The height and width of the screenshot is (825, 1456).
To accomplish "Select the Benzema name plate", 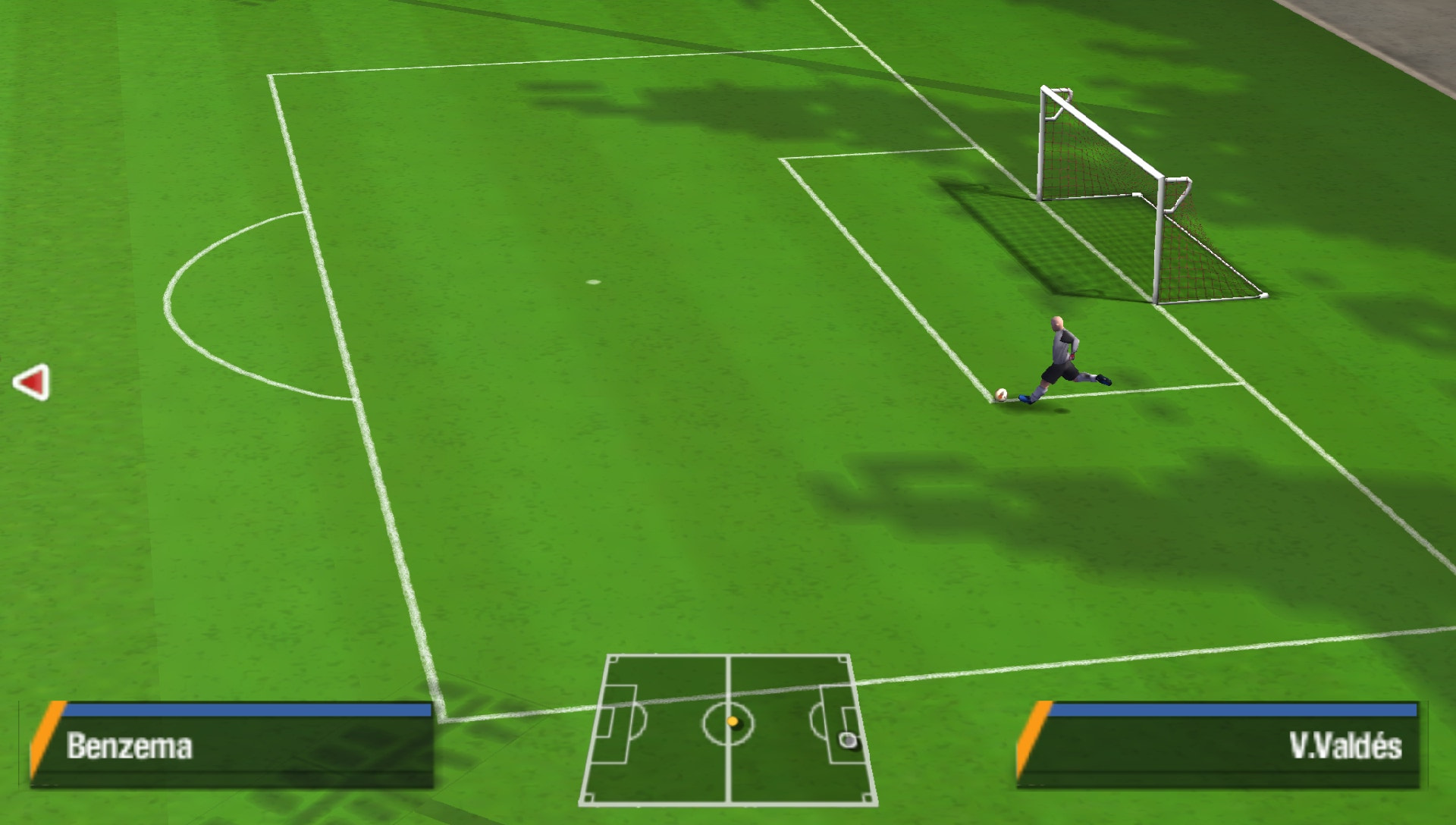I will click(x=129, y=745).
